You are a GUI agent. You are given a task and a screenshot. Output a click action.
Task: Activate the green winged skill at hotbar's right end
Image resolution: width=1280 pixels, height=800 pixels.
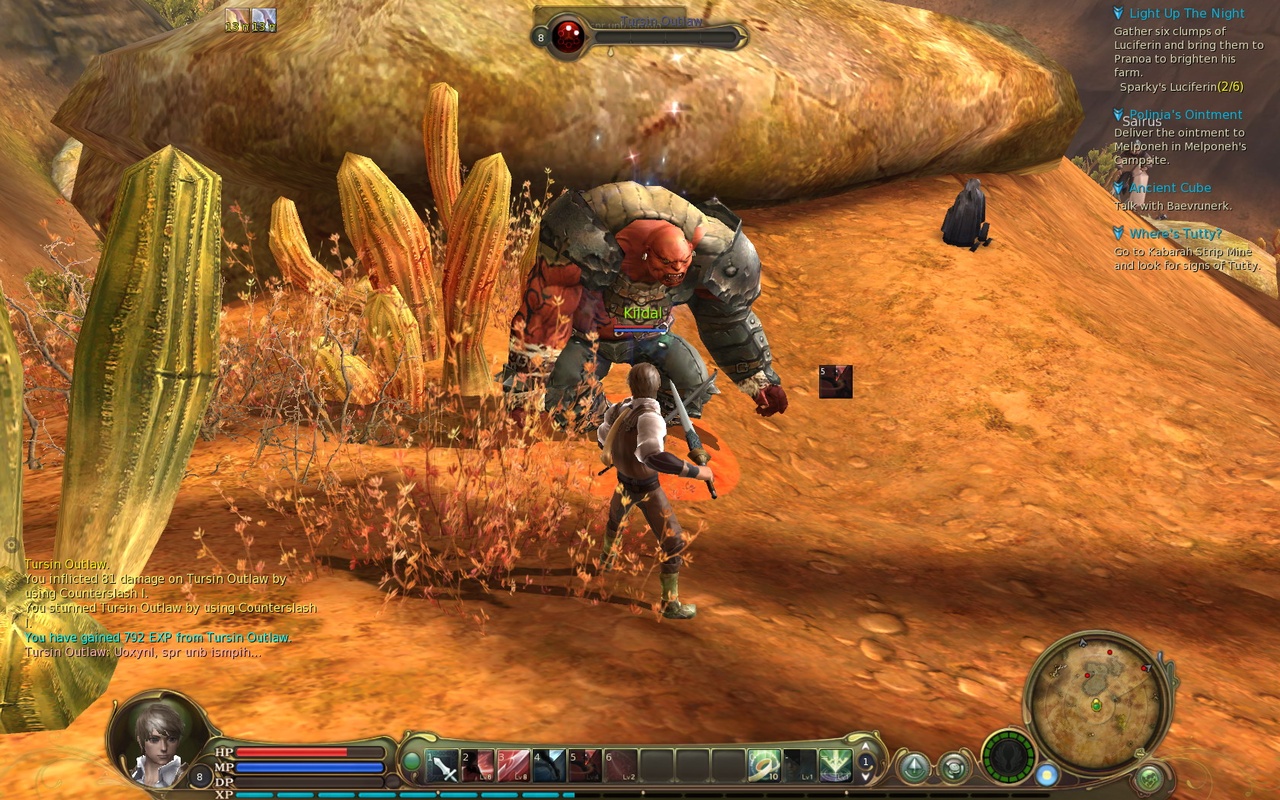pos(836,767)
